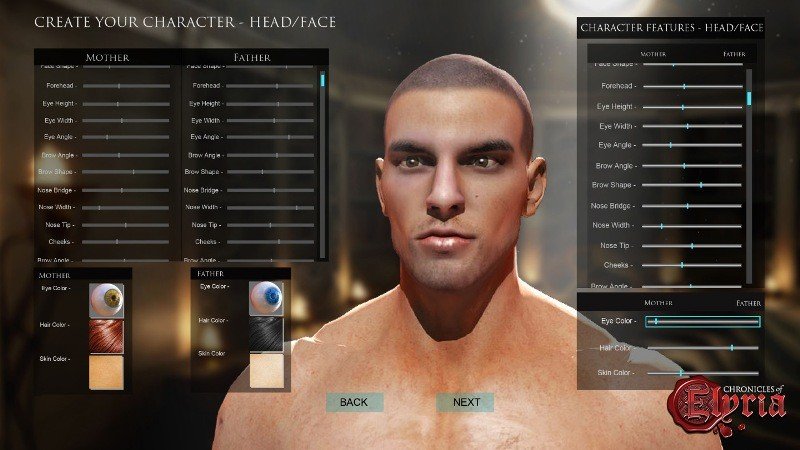Set the Character Features Hair Color blend slider
This screenshot has width=800, height=450.
(x=731, y=348)
